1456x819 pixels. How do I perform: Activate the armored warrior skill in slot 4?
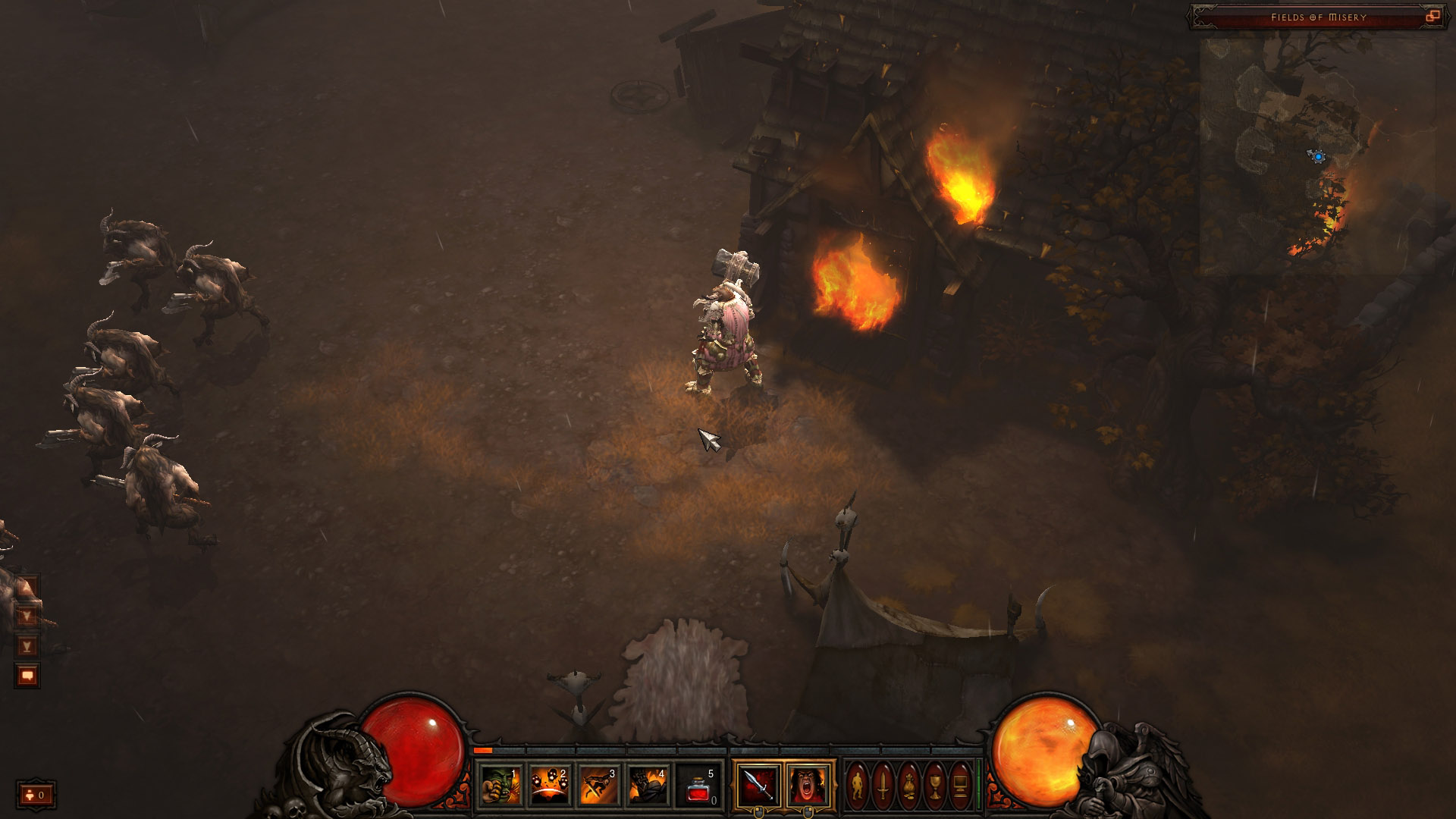click(648, 784)
